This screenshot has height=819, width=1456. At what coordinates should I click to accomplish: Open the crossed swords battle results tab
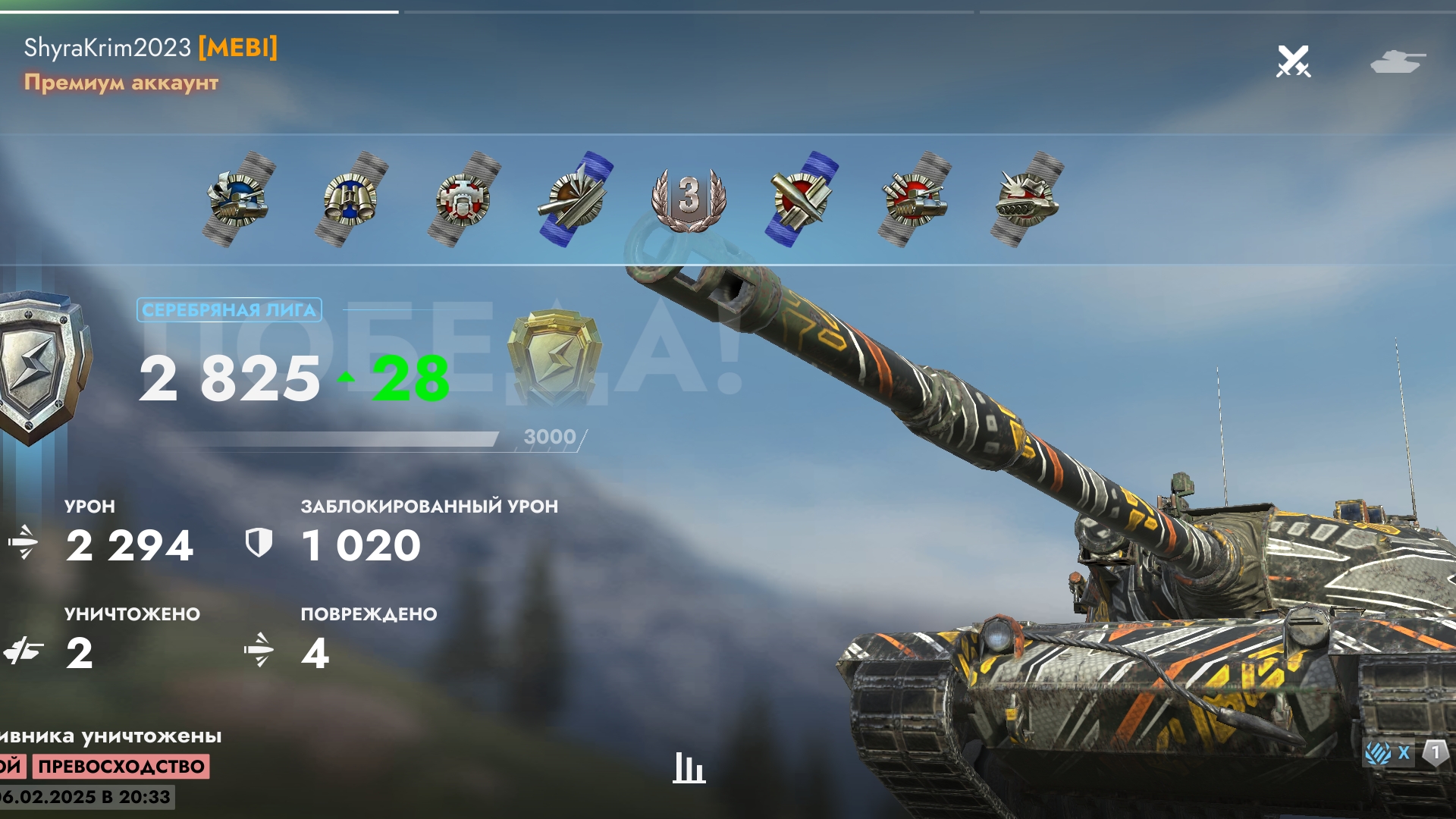click(x=1293, y=61)
